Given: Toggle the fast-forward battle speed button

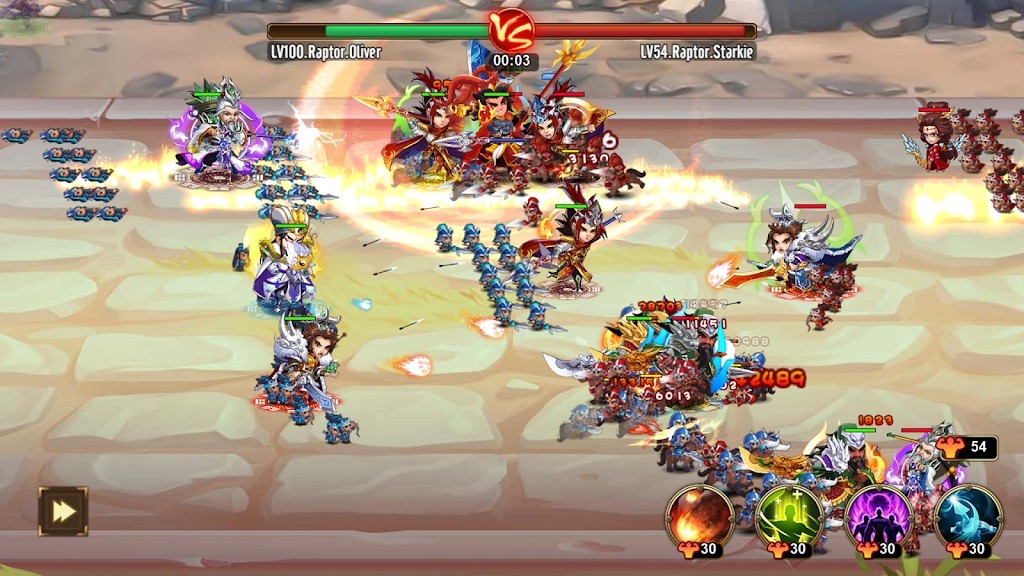Looking at the screenshot, I should (x=63, y=511).
